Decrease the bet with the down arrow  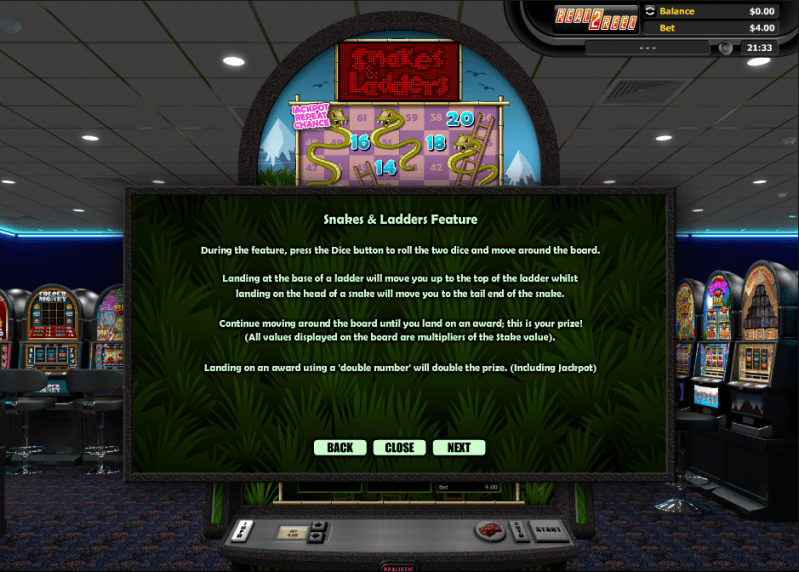(x=317, y=537)
